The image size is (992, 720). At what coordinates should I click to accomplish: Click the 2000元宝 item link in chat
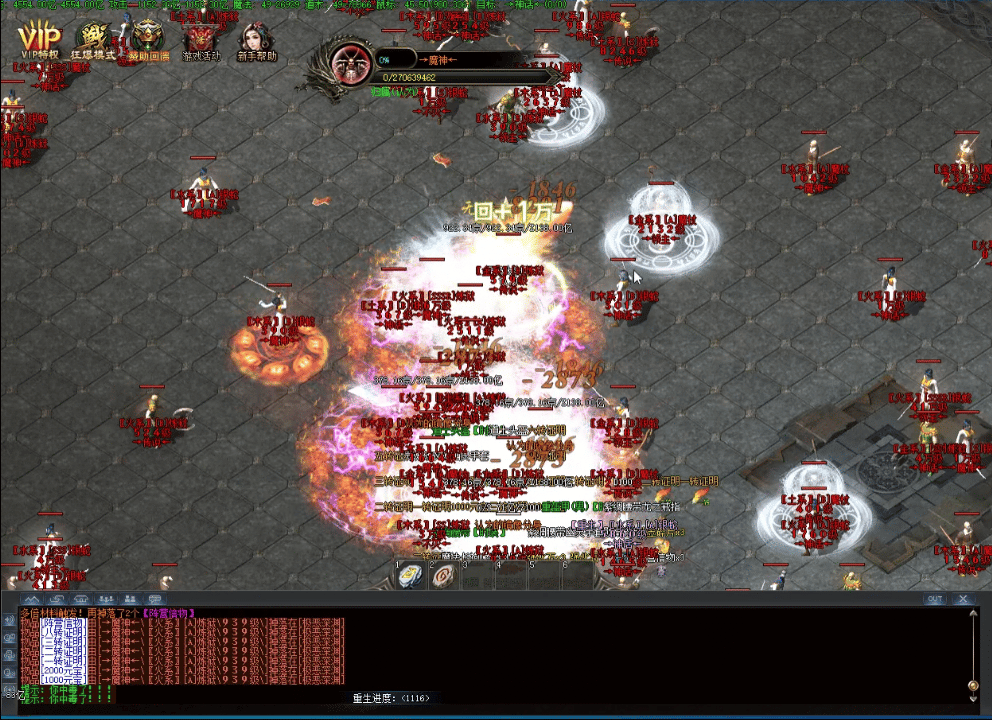coord(62,669)
